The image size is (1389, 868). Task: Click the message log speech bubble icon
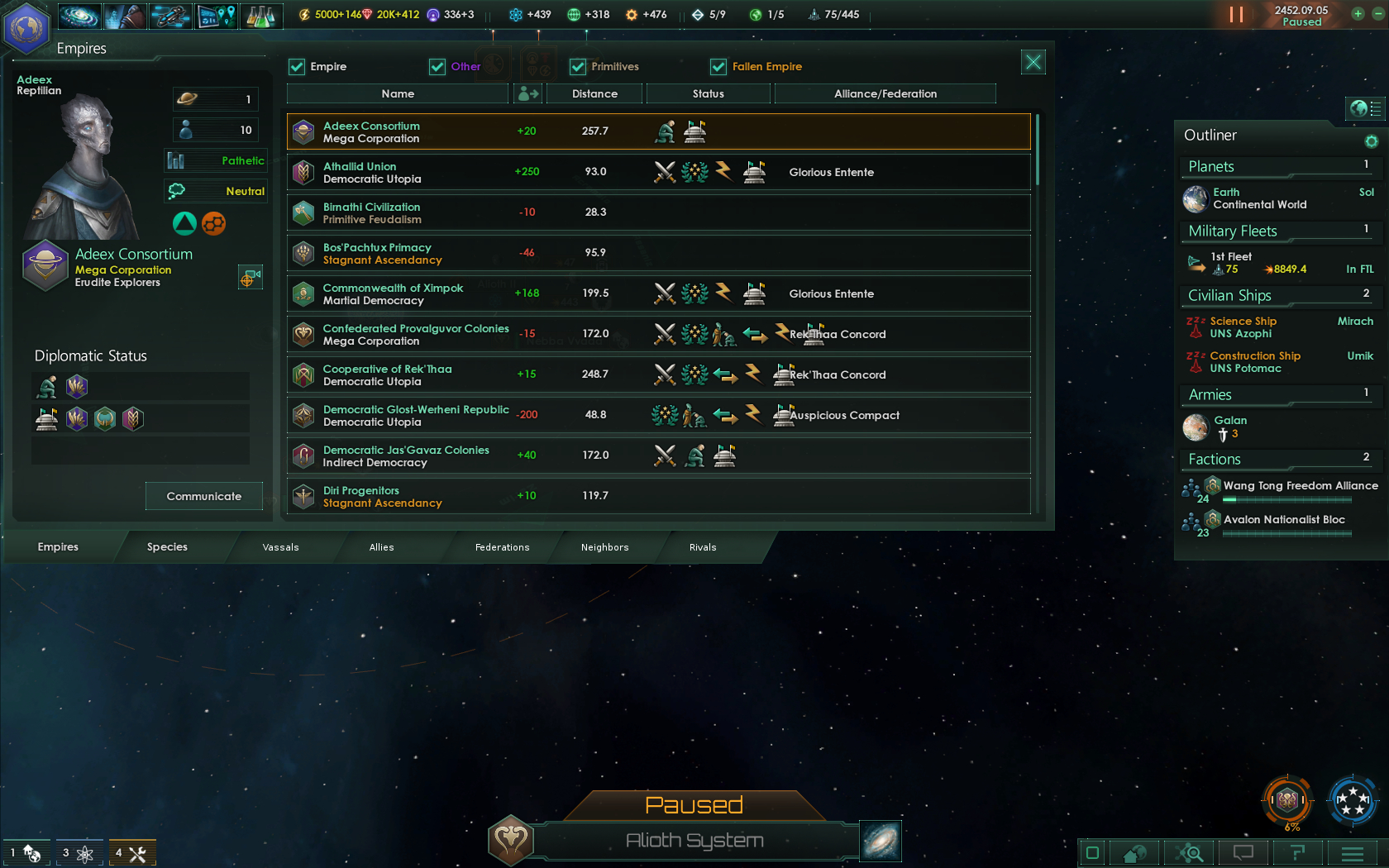[x=1243, y=852]
